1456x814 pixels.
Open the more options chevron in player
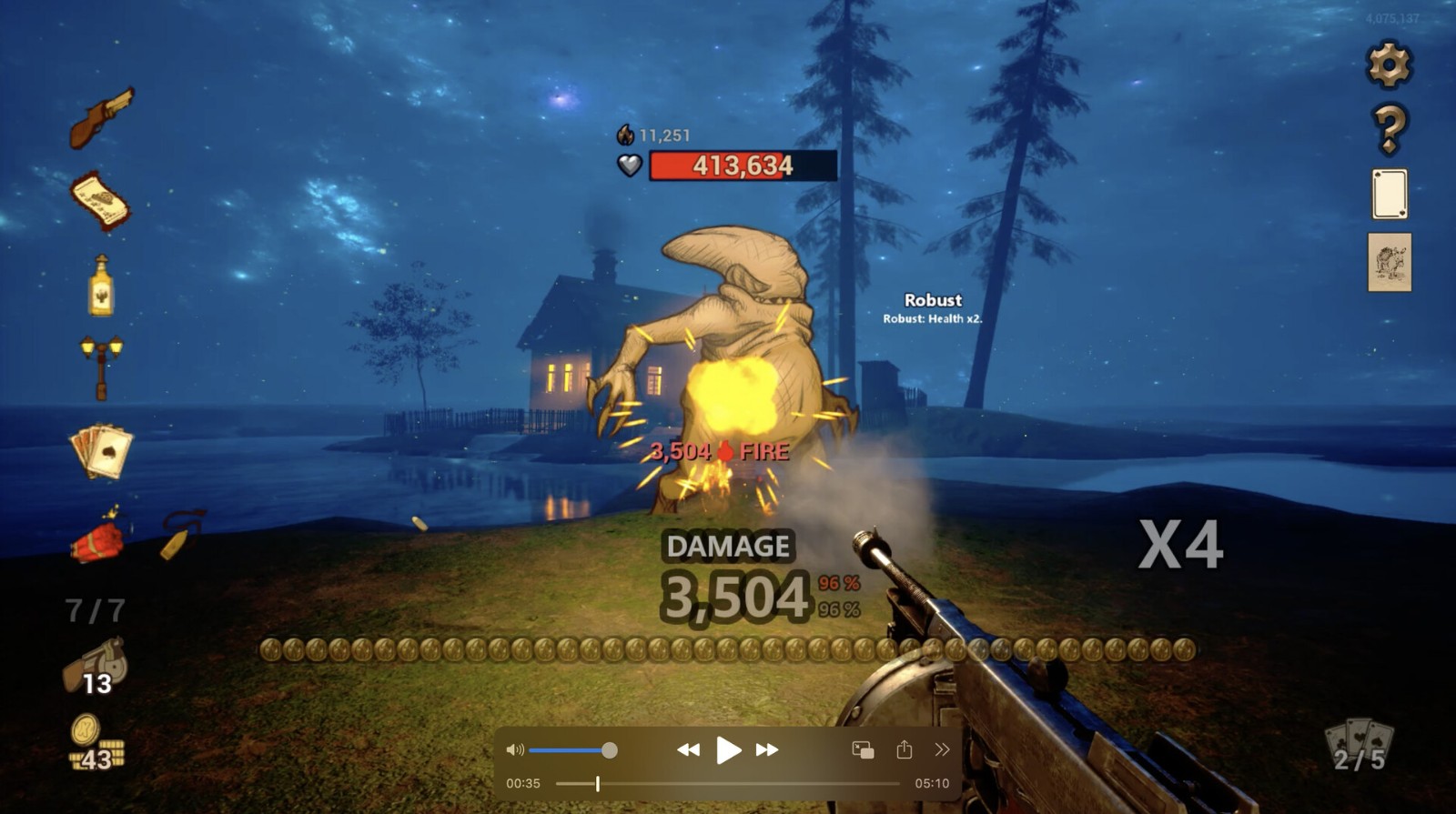[942, 749]
